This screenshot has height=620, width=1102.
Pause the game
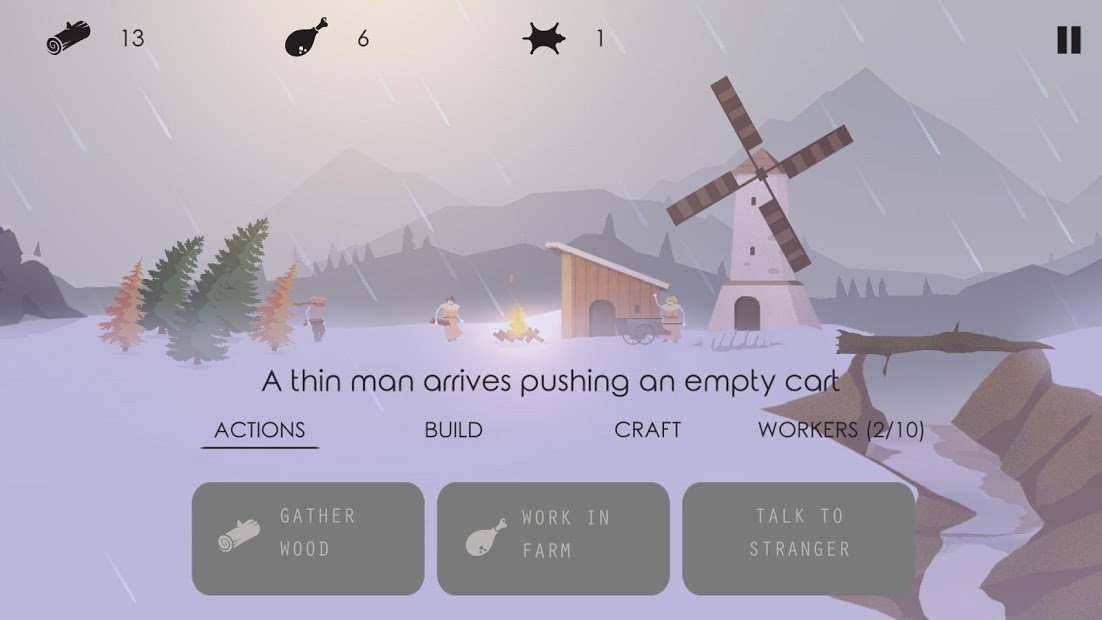coord(1068,40)
